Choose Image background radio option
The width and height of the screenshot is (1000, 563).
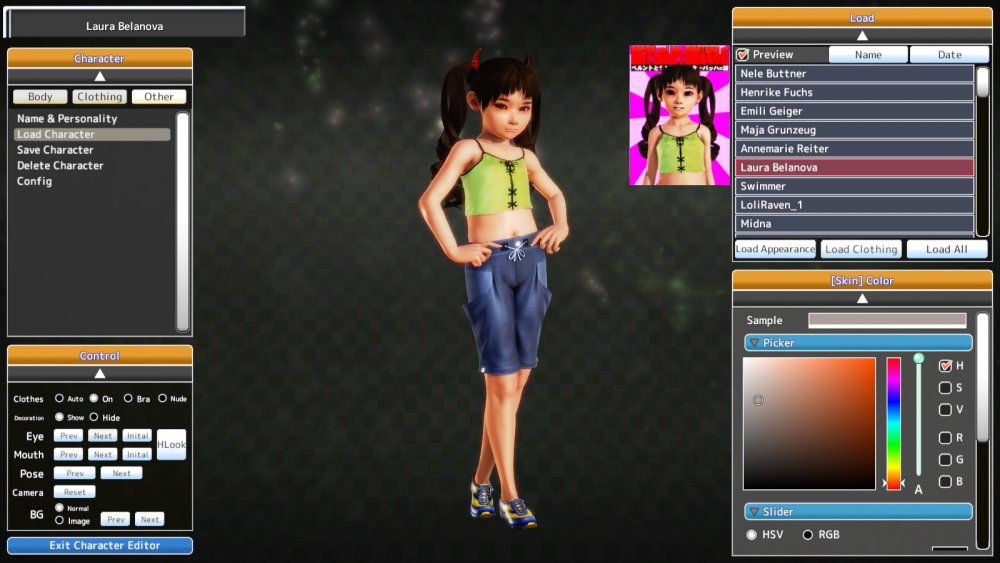click(x=60, y=520)
